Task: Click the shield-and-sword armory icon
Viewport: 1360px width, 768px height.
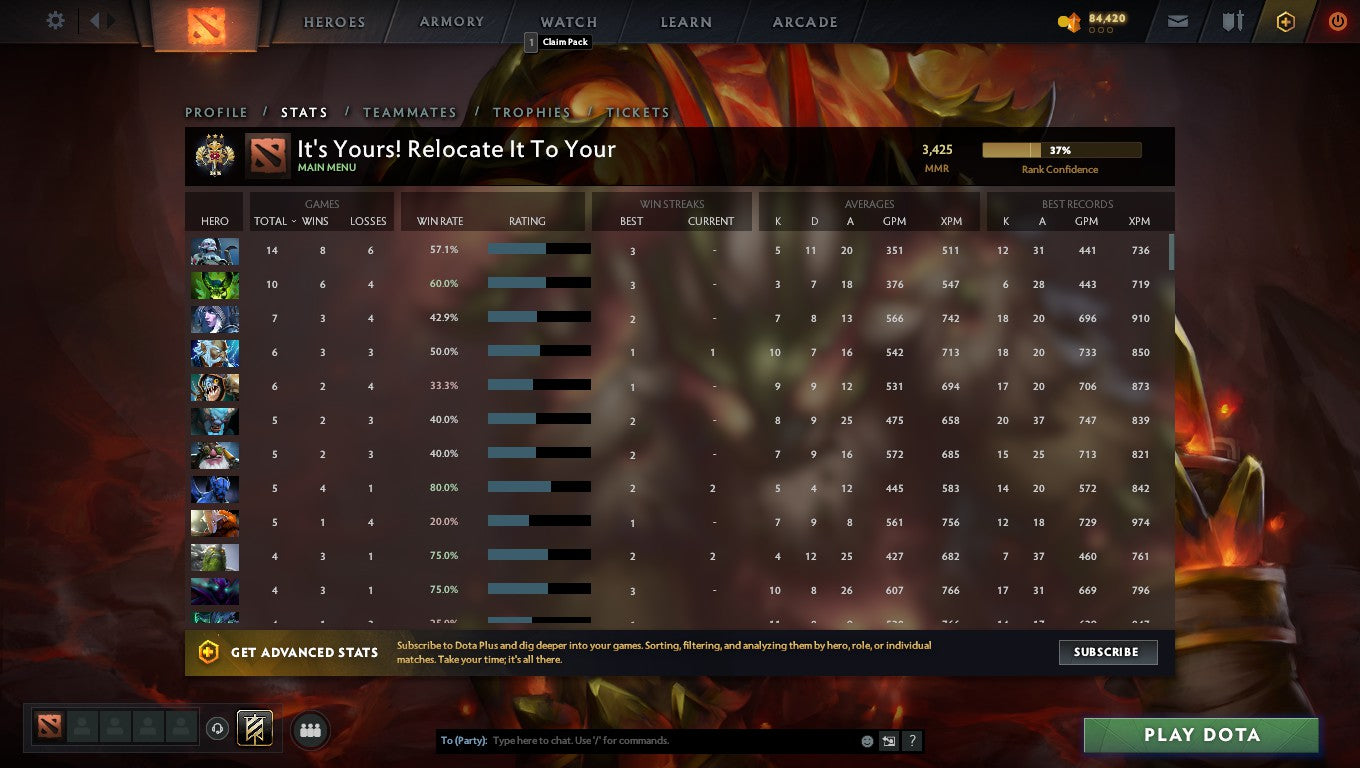Action: 1232,20
